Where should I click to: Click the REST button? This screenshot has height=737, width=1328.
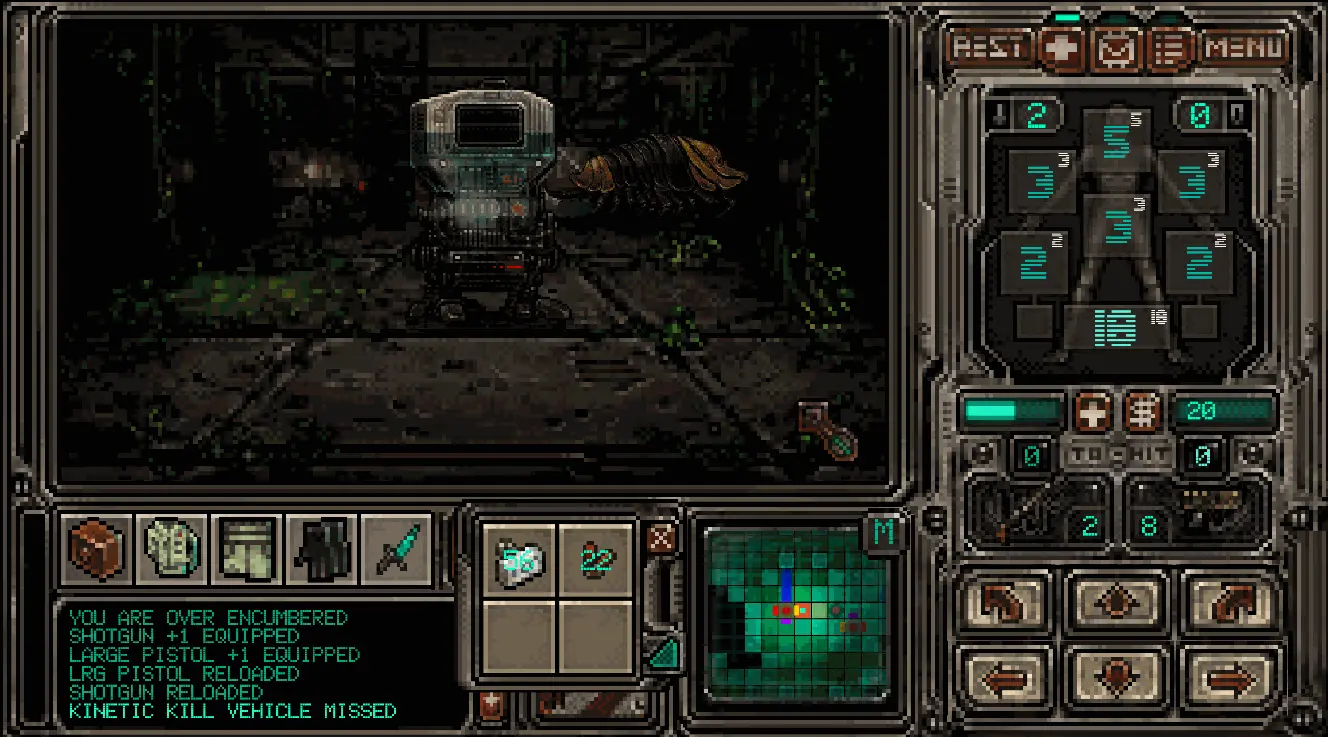point(989,47)
